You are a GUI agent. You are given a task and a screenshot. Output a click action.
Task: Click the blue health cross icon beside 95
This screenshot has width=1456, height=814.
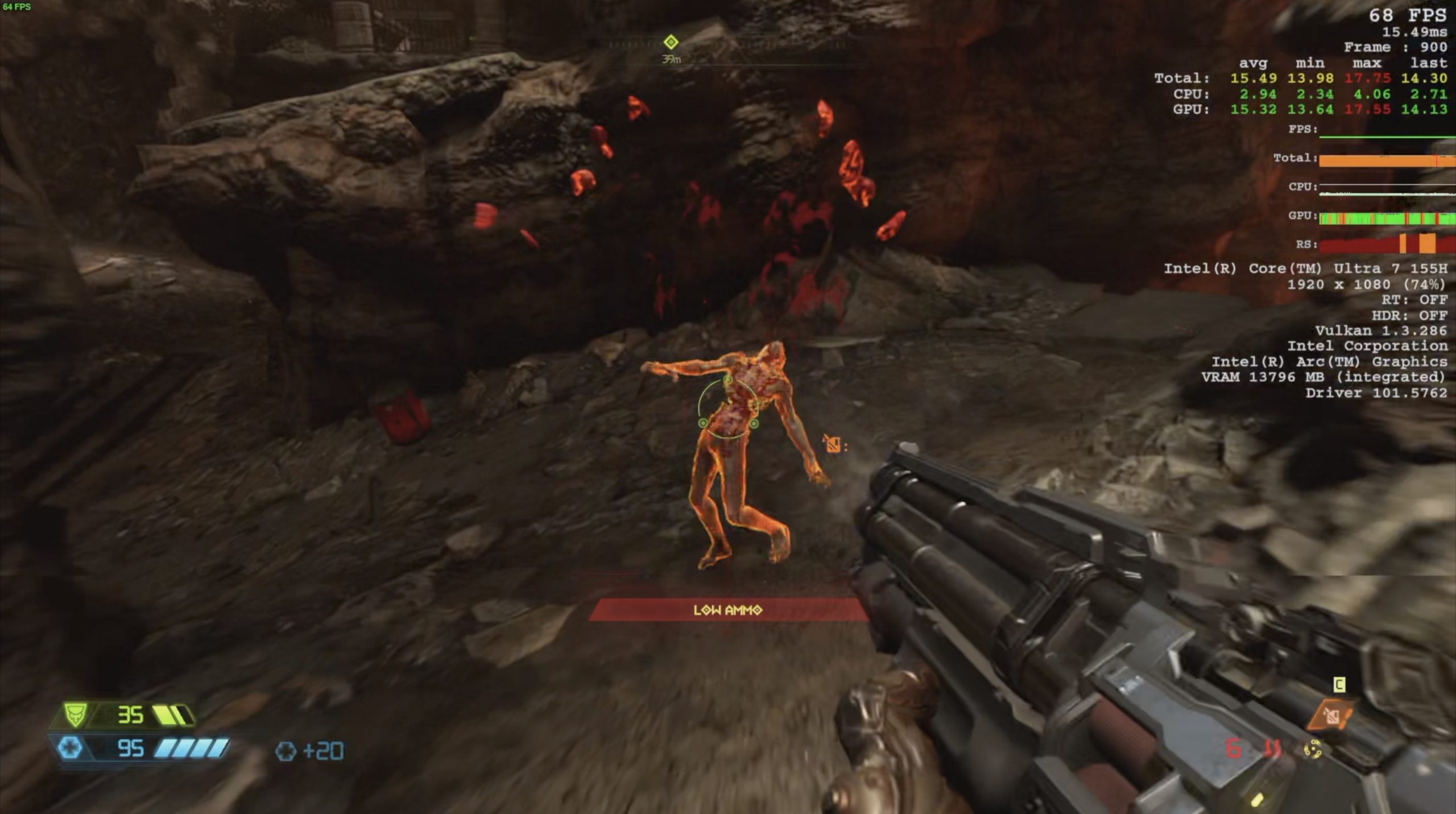[70, 747]
